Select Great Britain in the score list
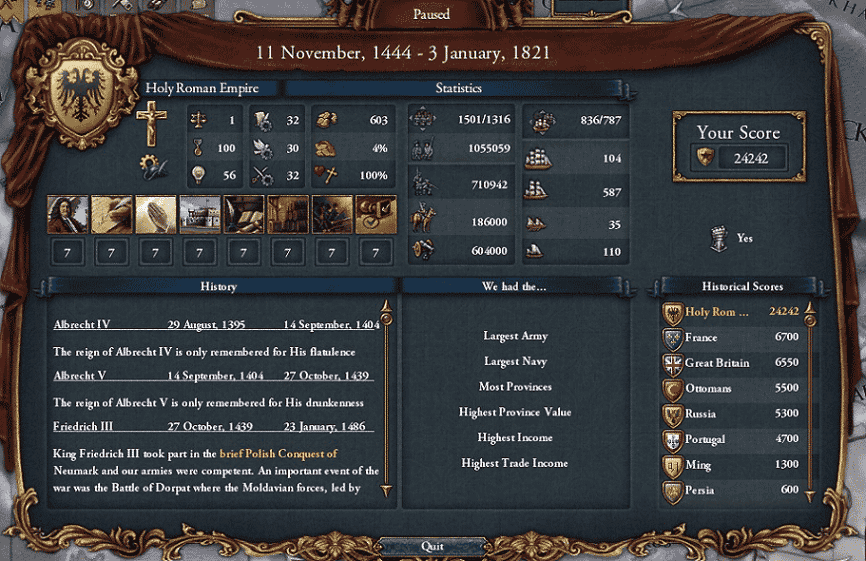The width and height of the screenshot is (866, 561). (x=735, y=363)
